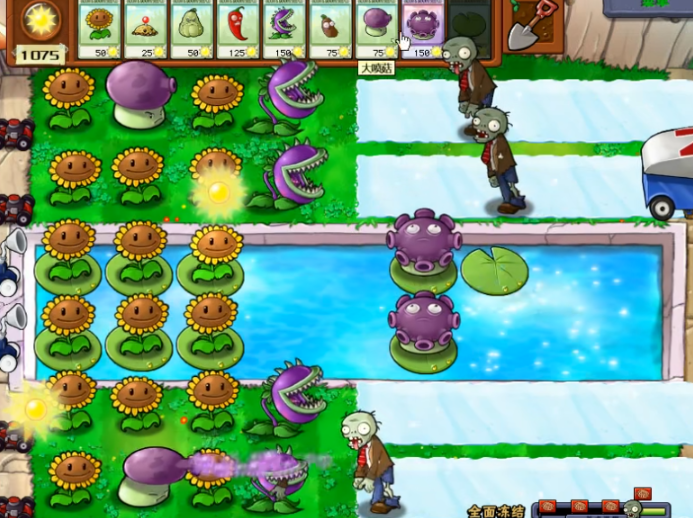693x518 pixels.
Task: Pick the Potato Mine seed packet
Action: [x=146, y=28]
